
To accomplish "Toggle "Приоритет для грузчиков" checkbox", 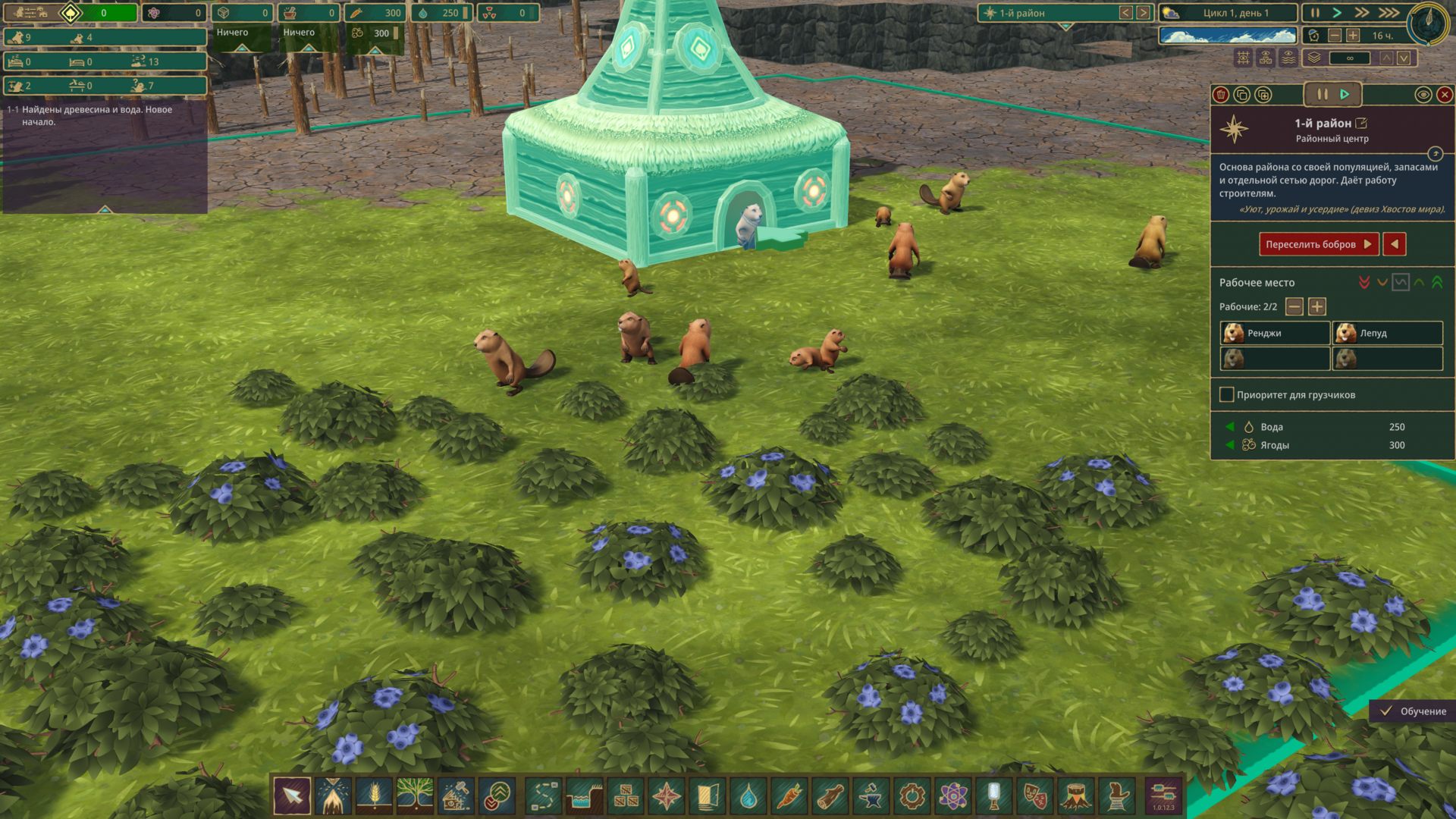I will [x=1226, y=394].
